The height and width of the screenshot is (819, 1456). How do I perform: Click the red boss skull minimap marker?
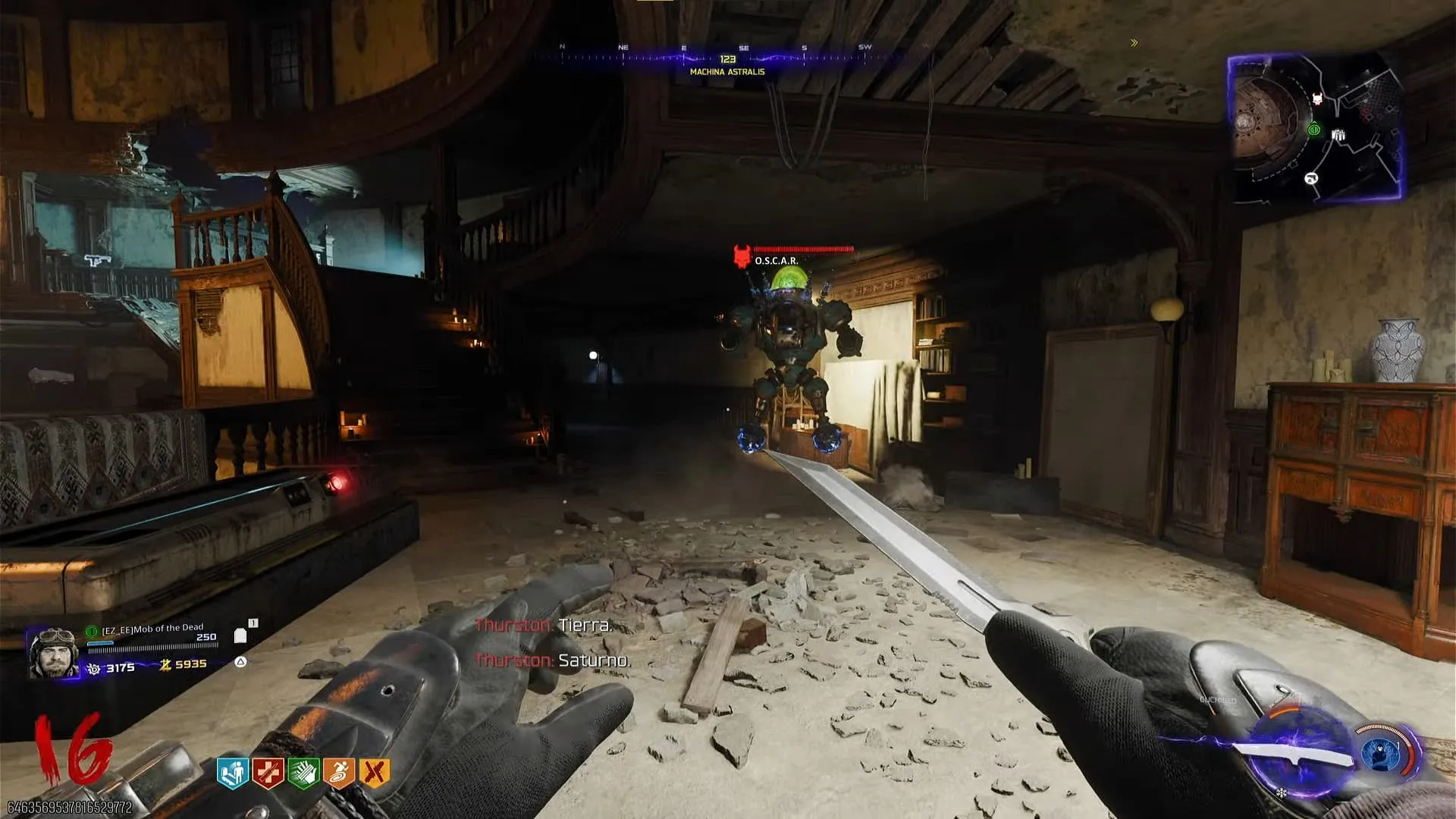[x=1318, y=99]
